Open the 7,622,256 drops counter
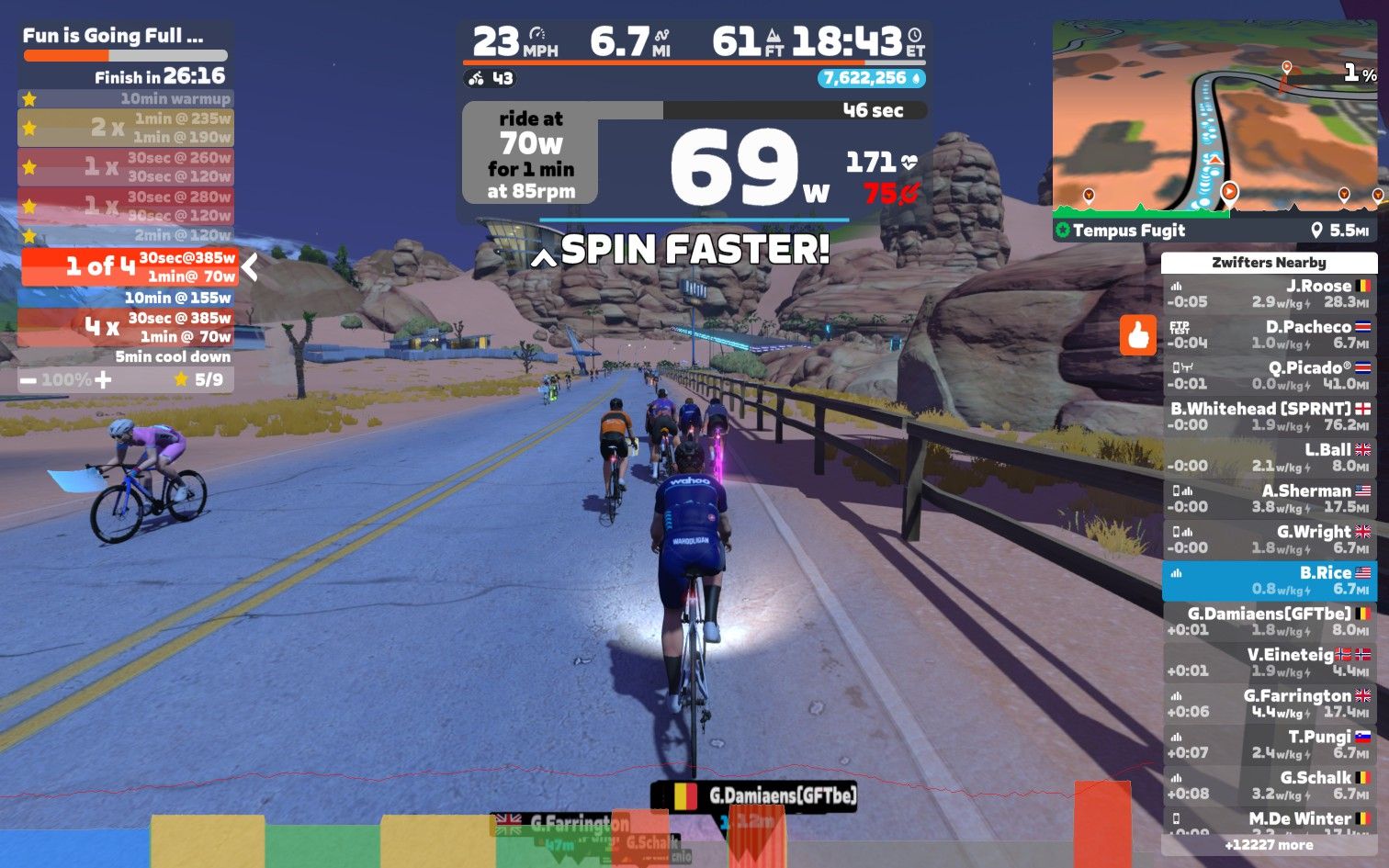This screenshot has height=868, width=1389. pos(870,78)
